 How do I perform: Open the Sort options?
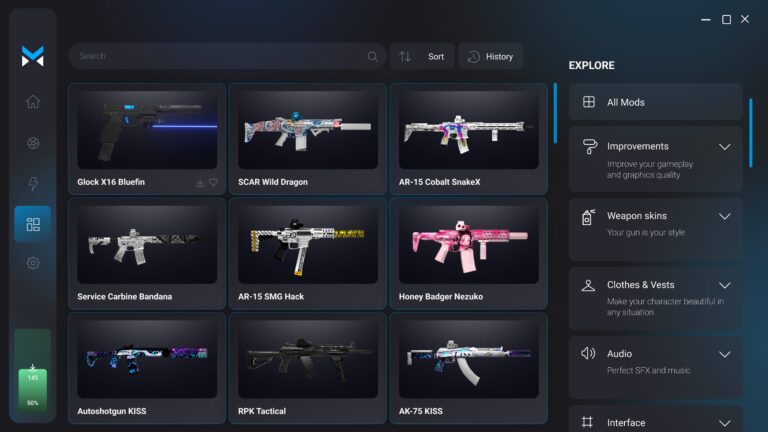click(422, 56)
